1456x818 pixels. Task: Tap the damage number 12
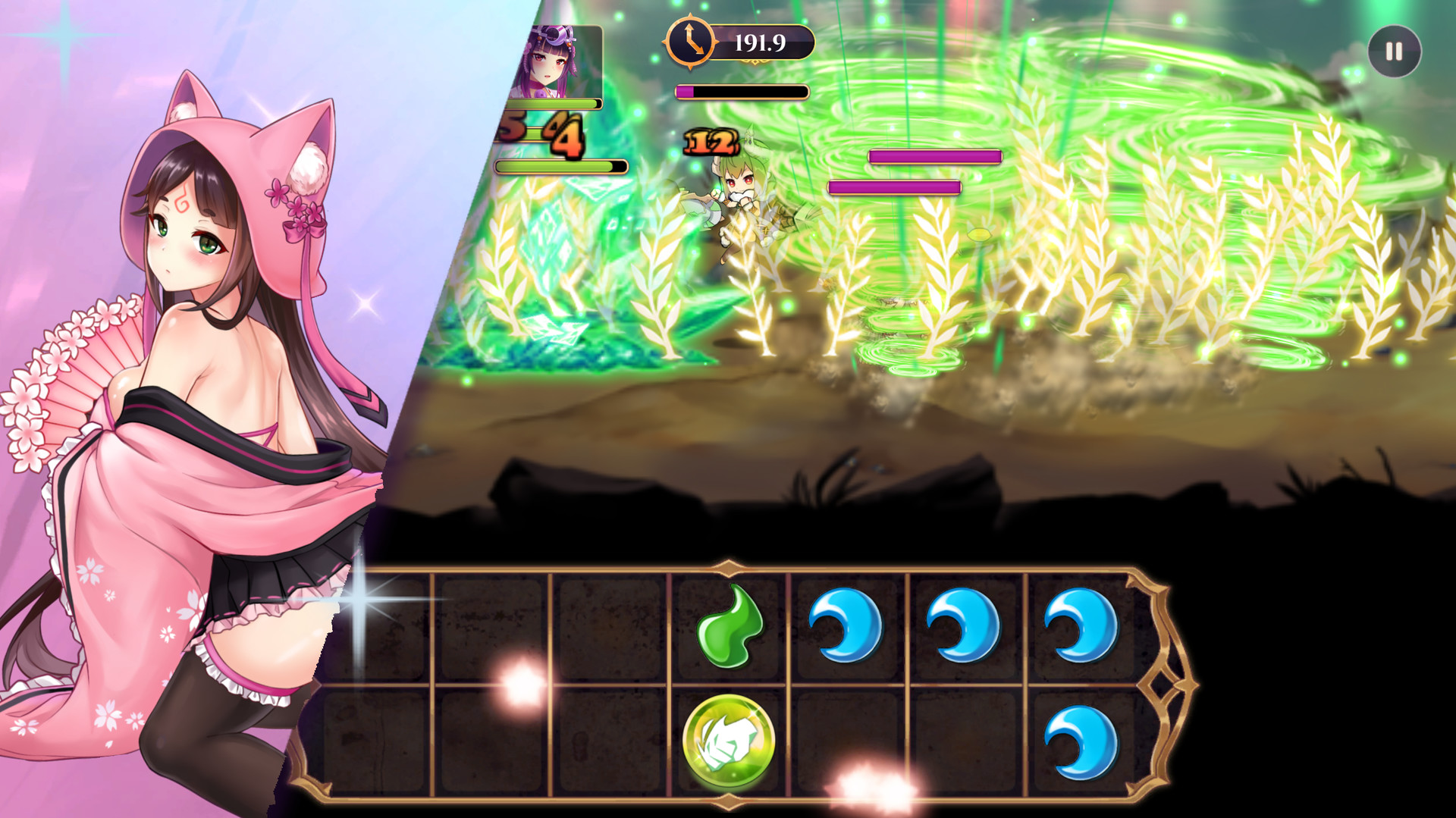(x=709, y=140)
